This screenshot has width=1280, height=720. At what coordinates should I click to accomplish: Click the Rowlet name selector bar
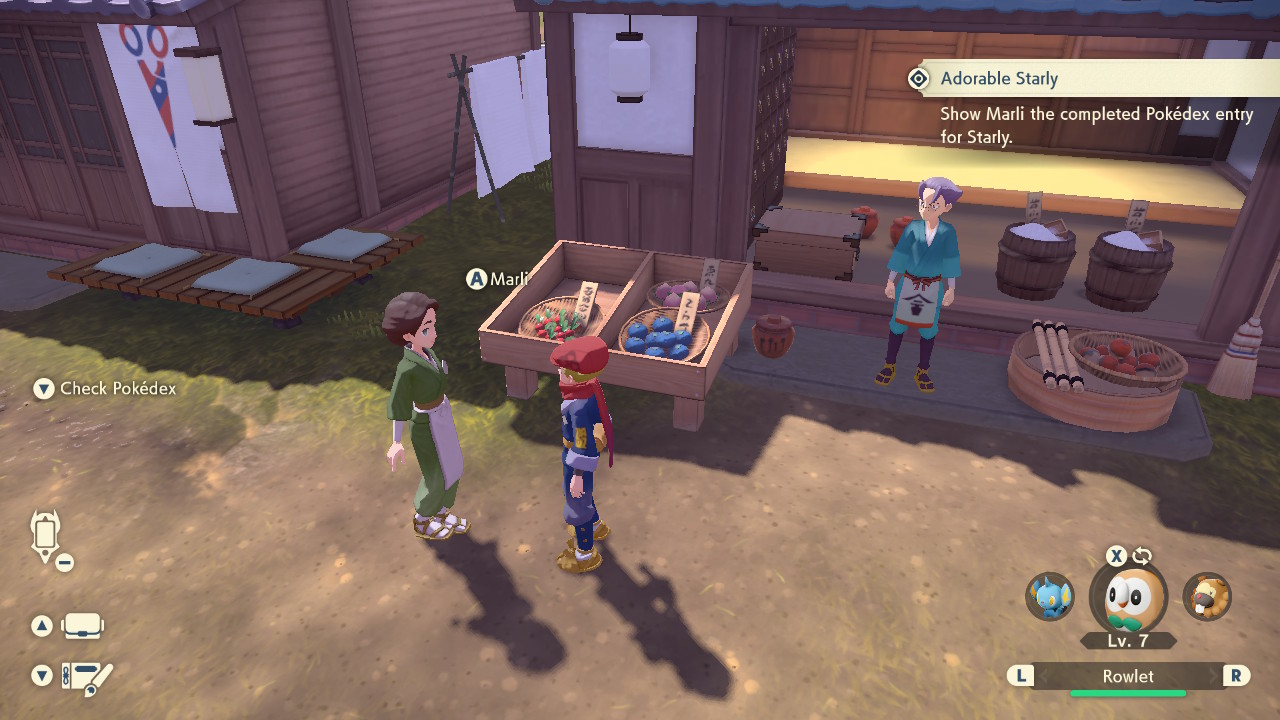tap(1128, 676)
